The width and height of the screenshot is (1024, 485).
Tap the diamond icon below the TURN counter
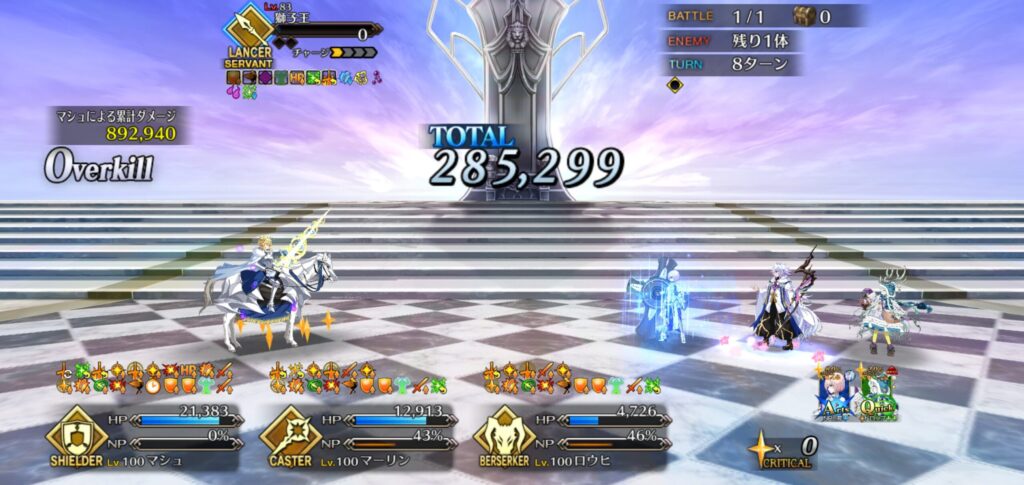click(675, 86)
